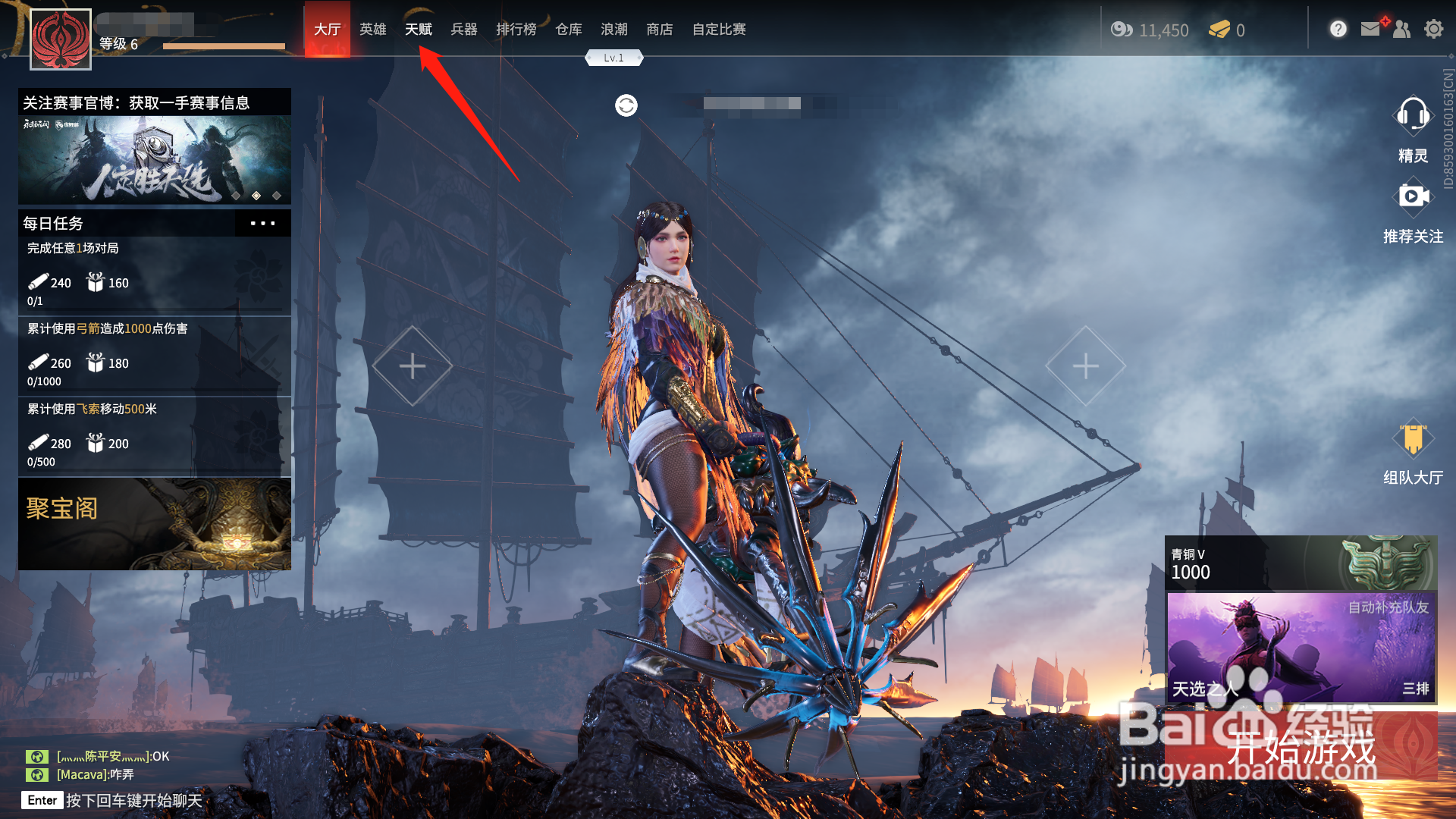Screen dimensions: 1456x819
Task: Click the player avatar portrait
Action: pyautogui.click(x=61, y=39)
